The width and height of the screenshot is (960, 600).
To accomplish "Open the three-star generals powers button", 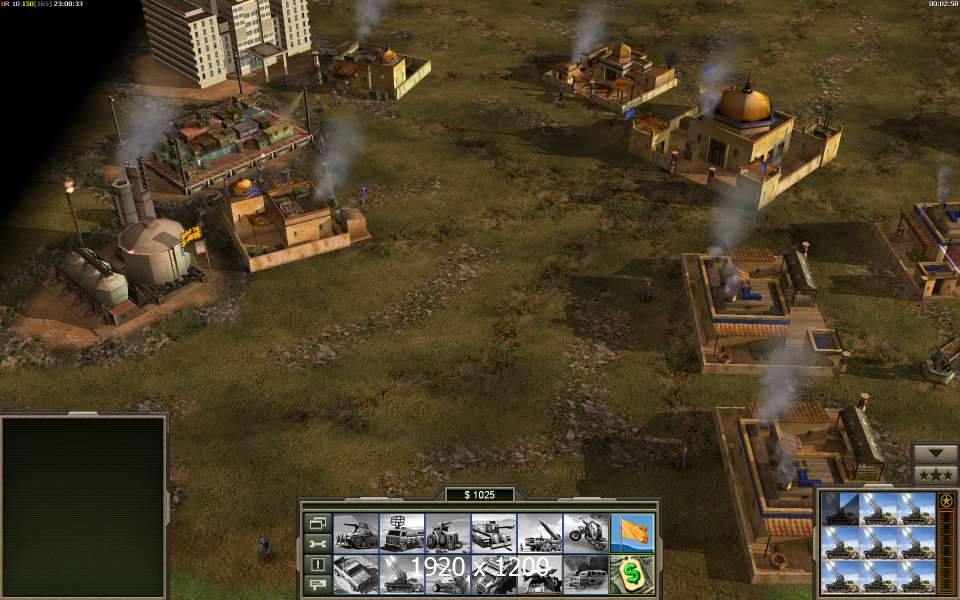I will coord(936,473).
